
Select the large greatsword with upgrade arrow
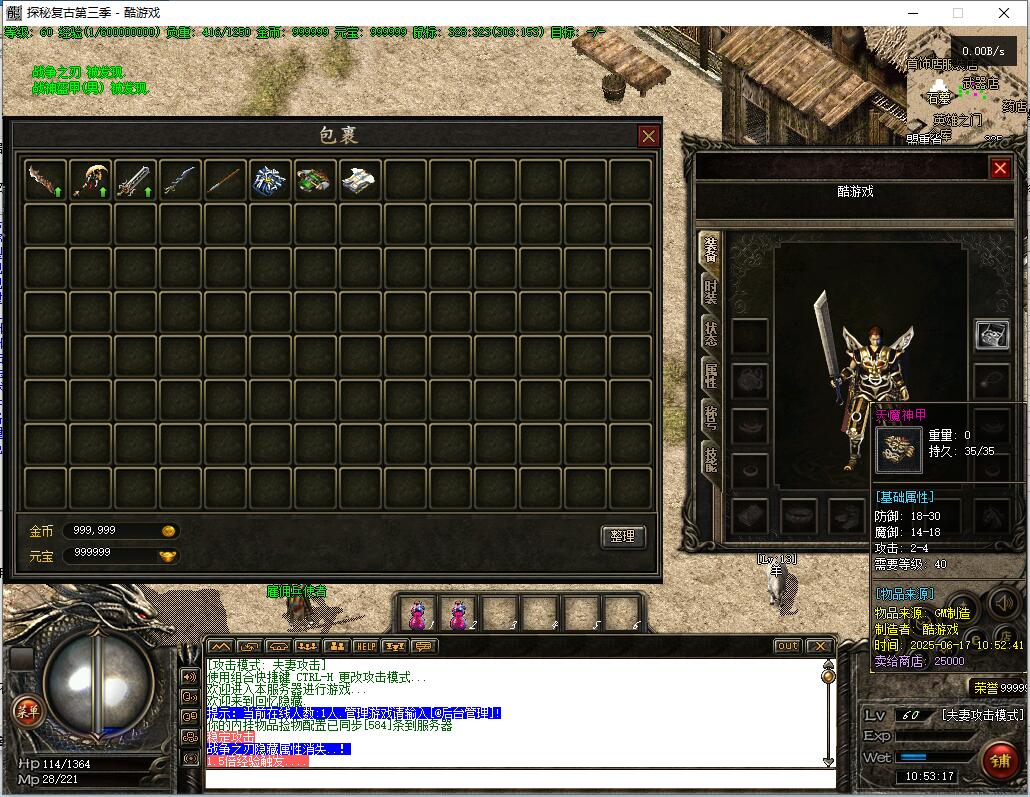[x=135, y=180]
